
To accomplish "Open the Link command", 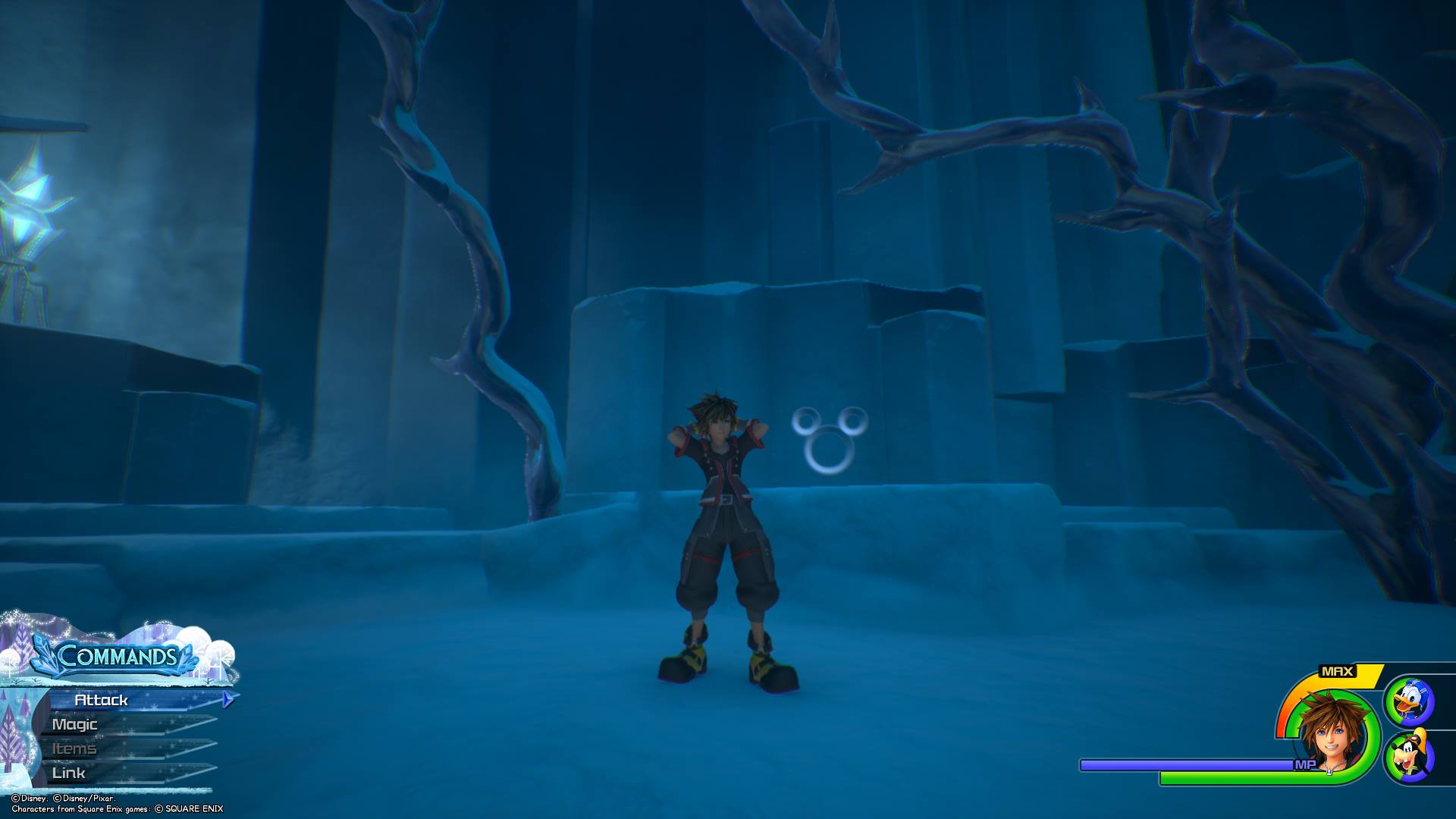I will [69, 773].
